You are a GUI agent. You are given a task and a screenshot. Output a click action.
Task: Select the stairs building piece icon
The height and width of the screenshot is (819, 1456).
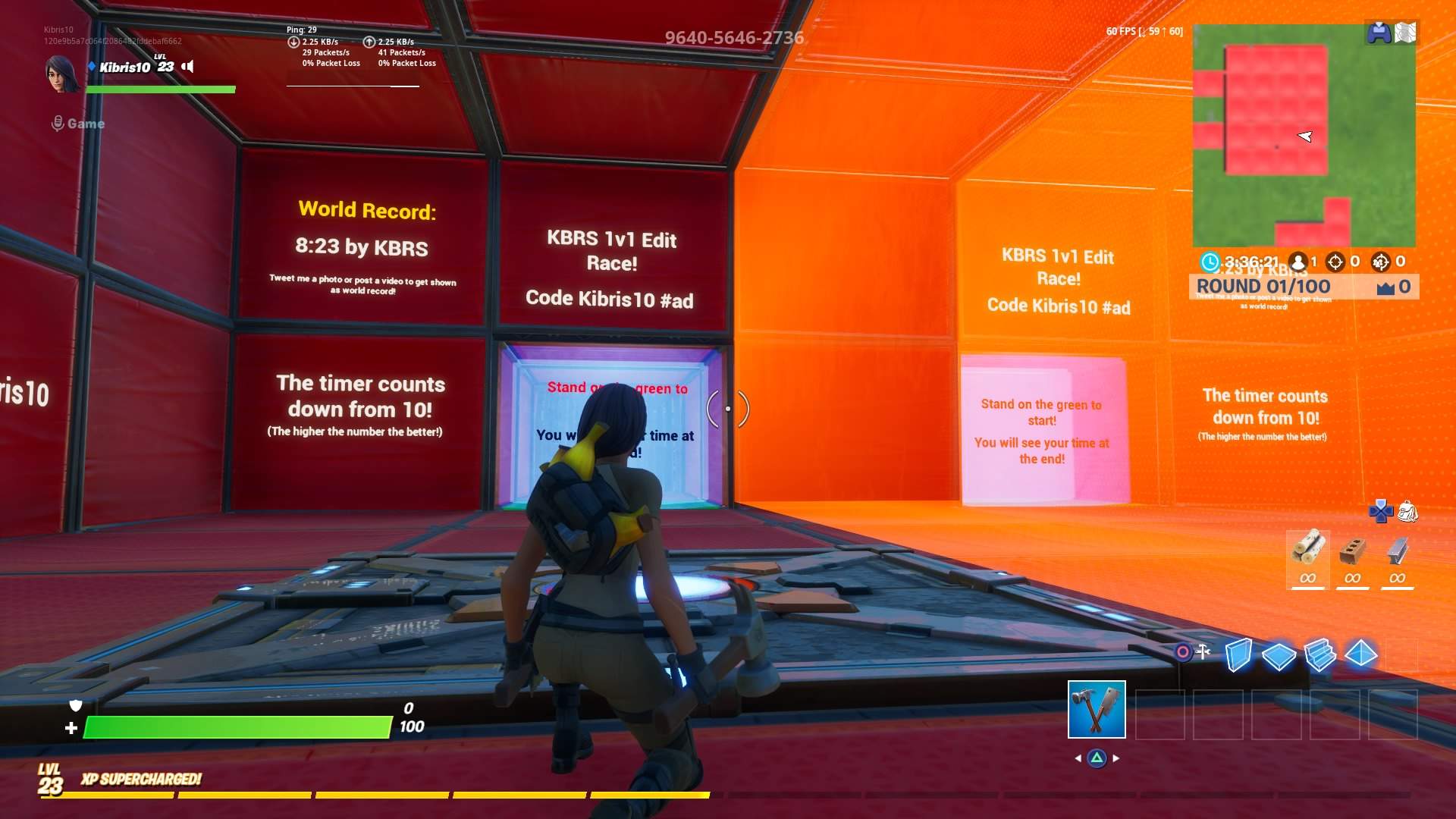click(1321, 652)
